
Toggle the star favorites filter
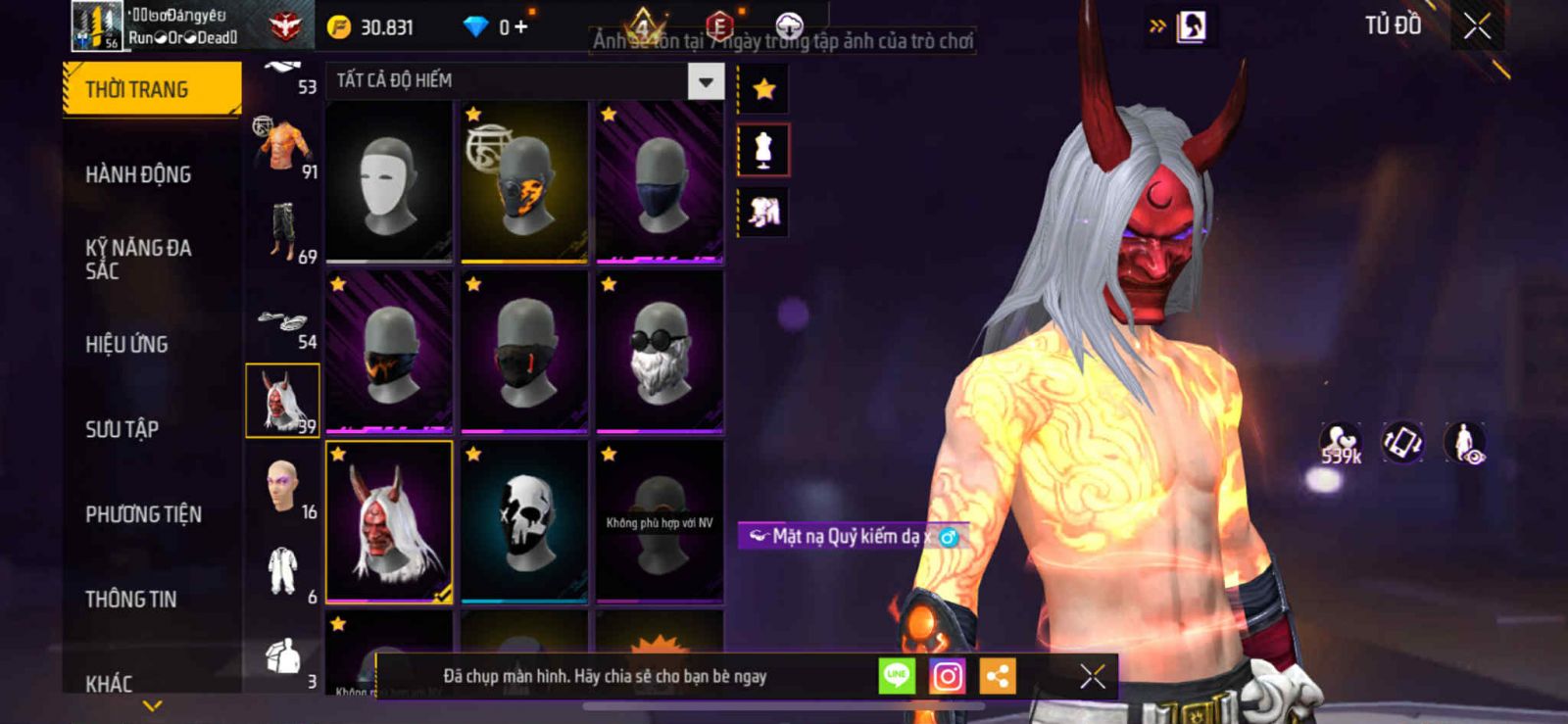[763, 90]
